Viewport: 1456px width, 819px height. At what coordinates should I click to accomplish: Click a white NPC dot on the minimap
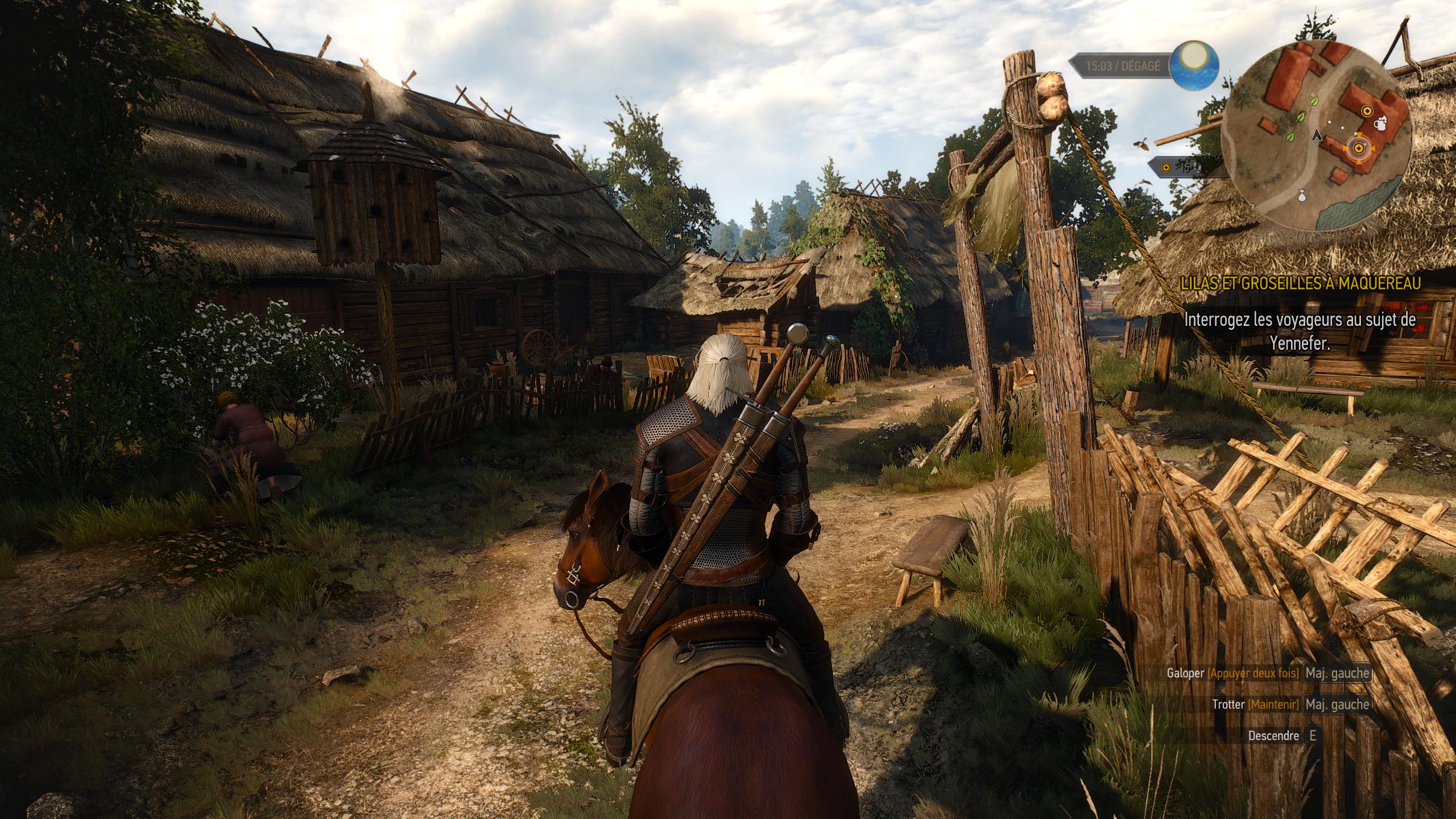click(1329, 122)
